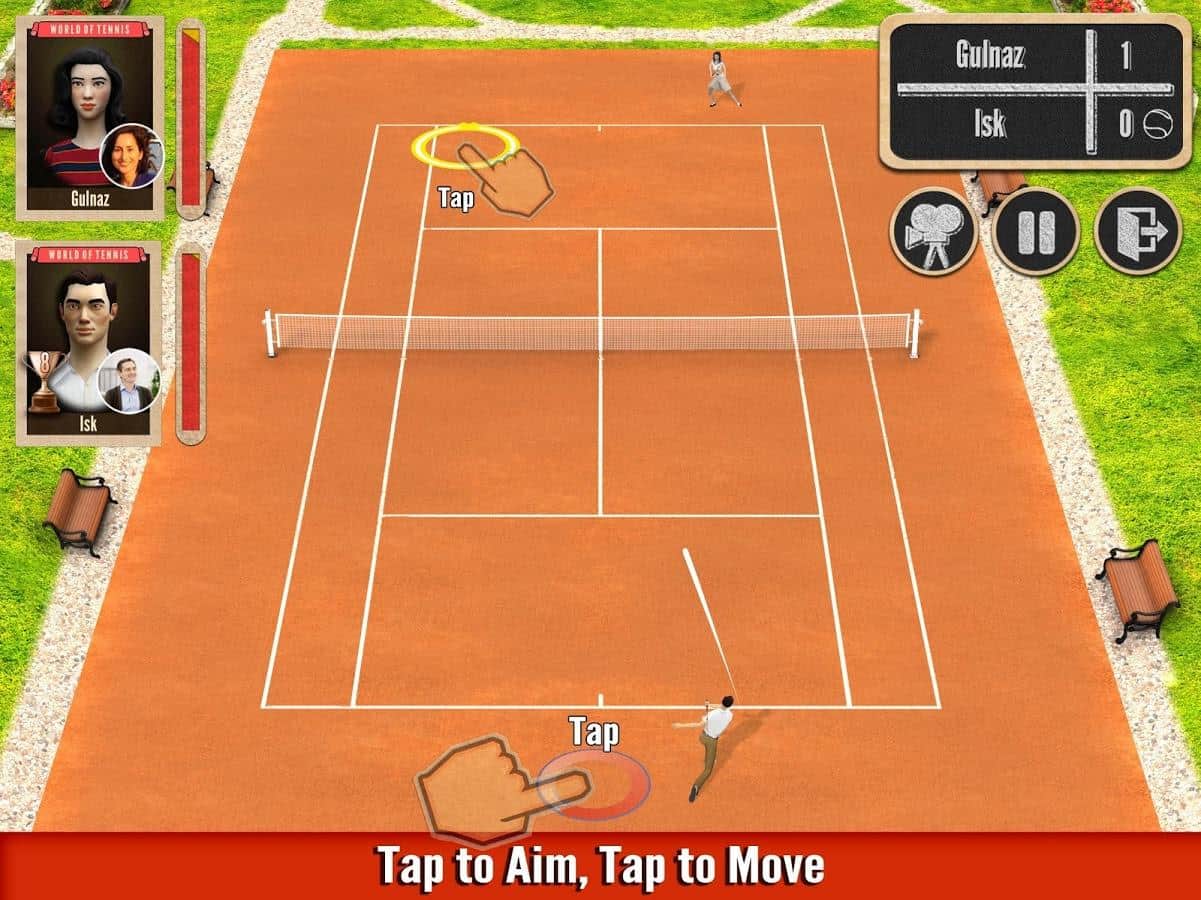
Task: Pause the tennis match
Action: [x=1035, y=231]
